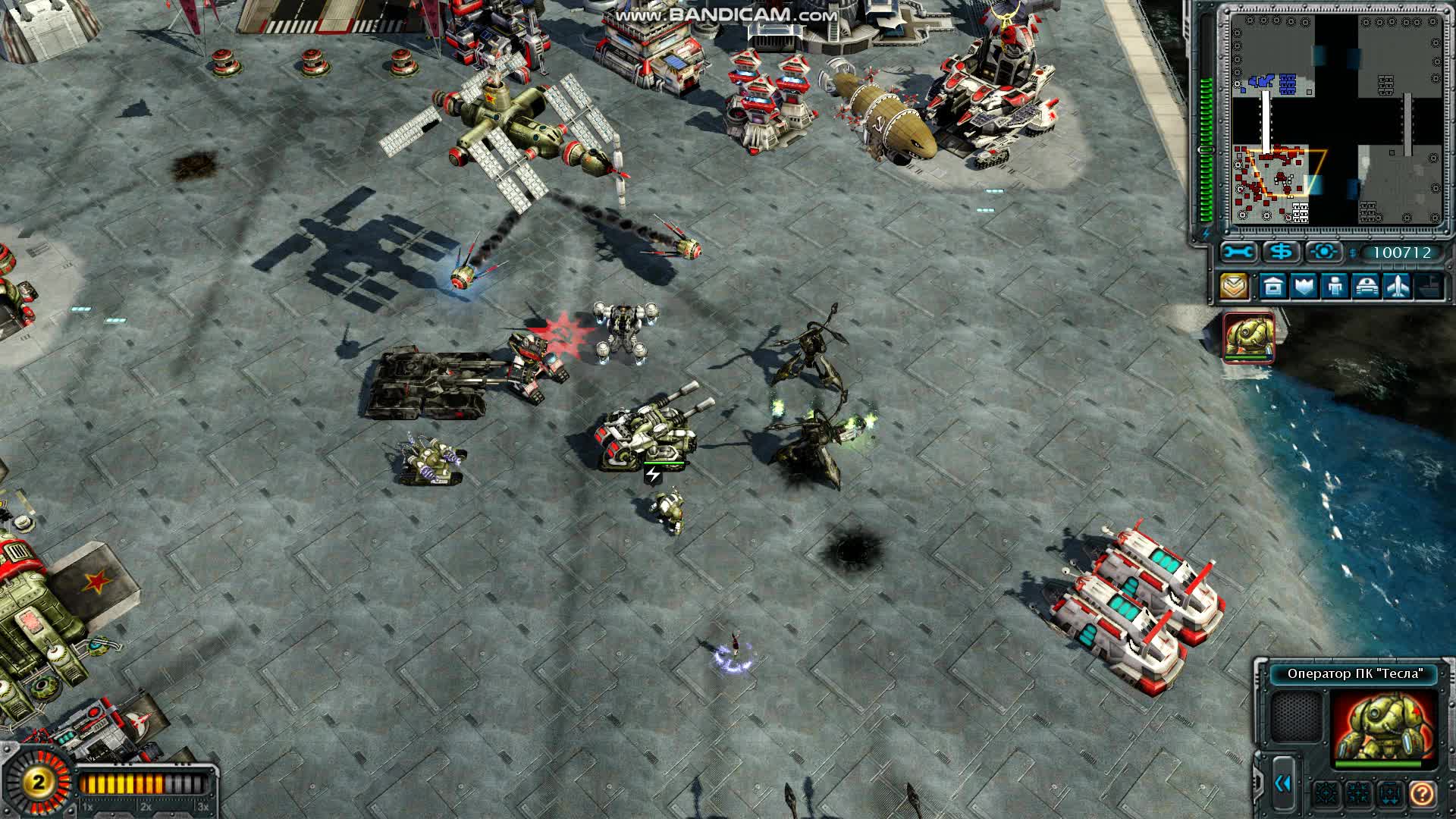Activate the sell structure tool
The image size is (1456, 819).
coord(1281,253)
